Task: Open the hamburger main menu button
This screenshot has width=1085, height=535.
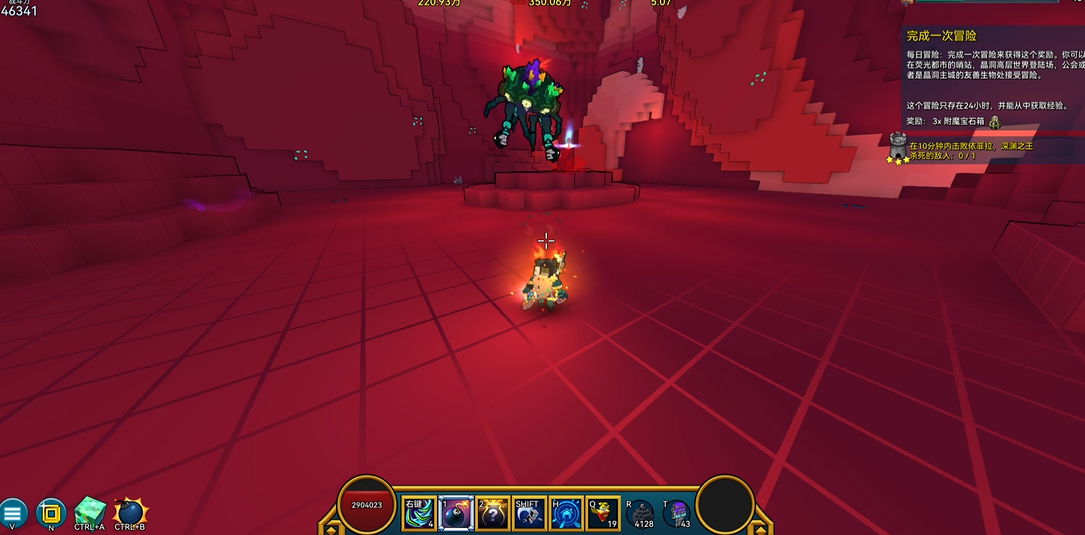Action: (13, 513)
